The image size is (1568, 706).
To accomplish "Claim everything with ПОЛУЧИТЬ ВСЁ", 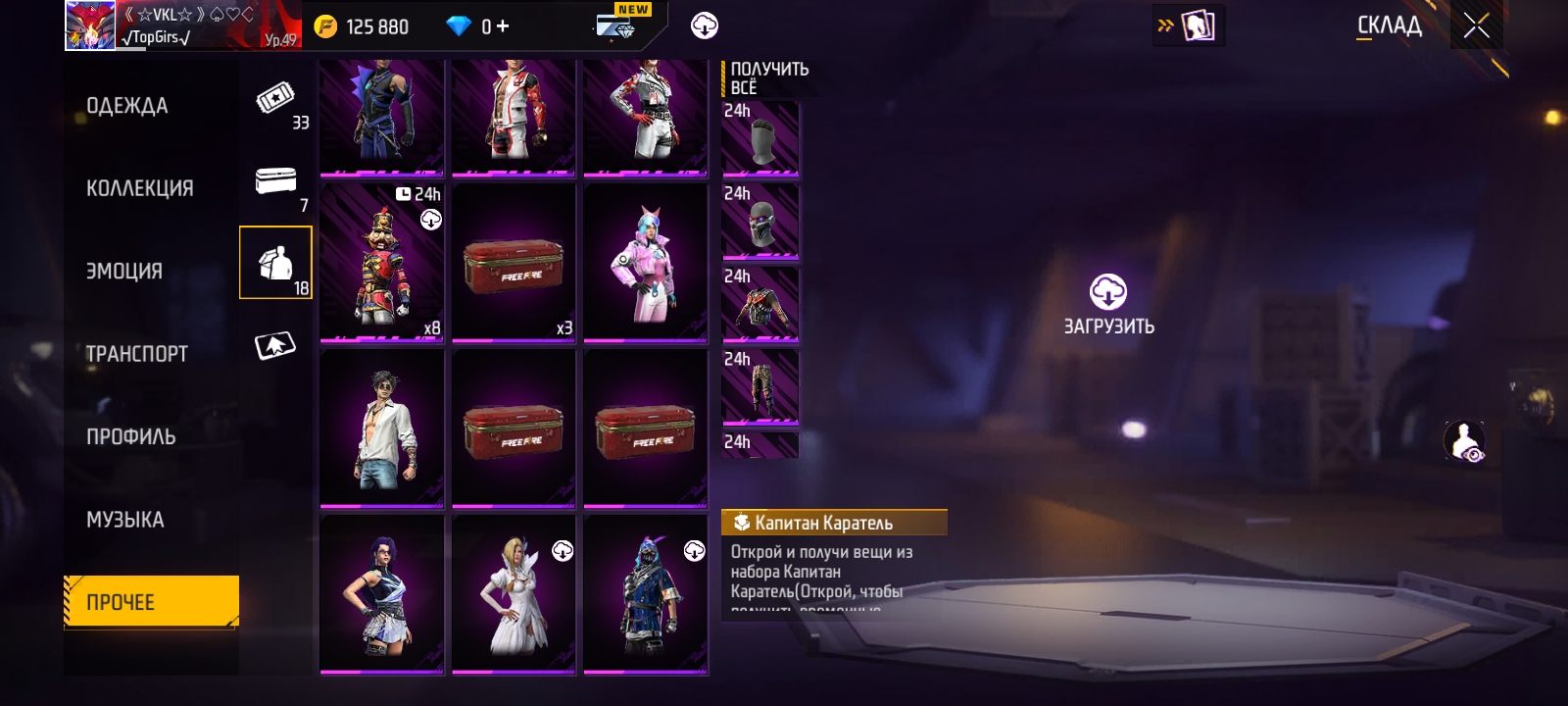I will pyautogui.click(x=768, y=77).
